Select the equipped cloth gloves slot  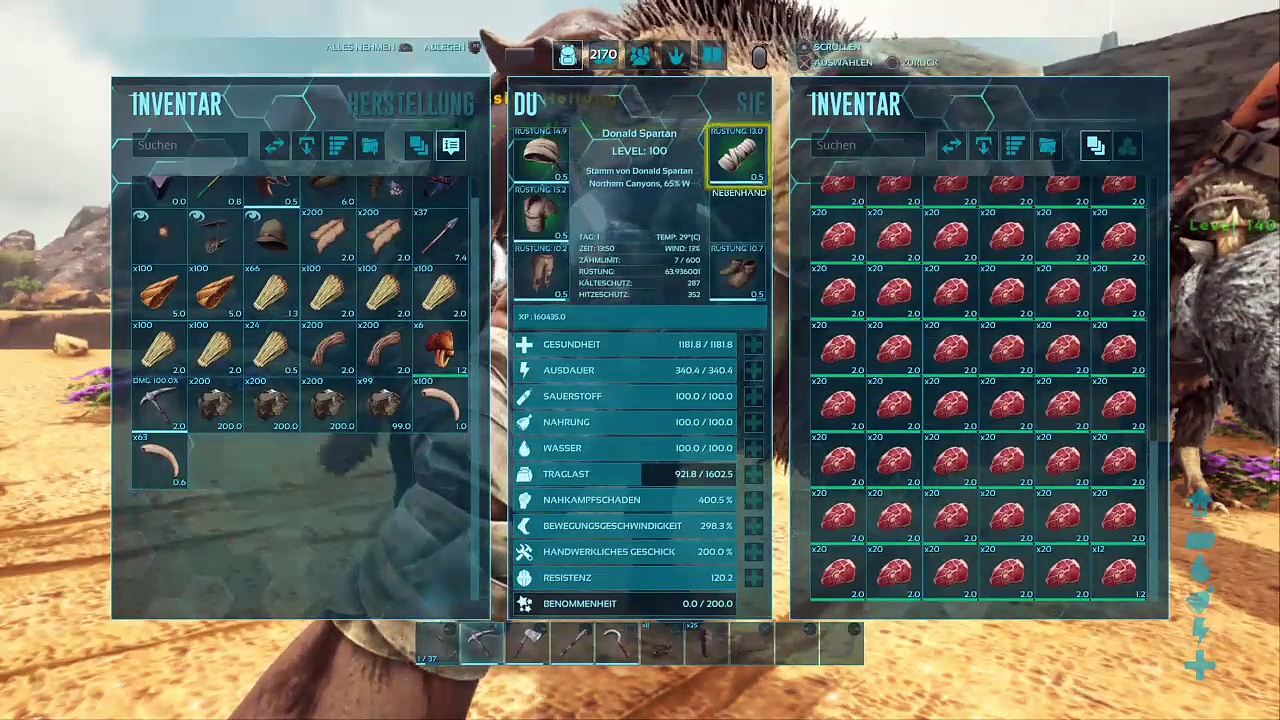(737, 155)
